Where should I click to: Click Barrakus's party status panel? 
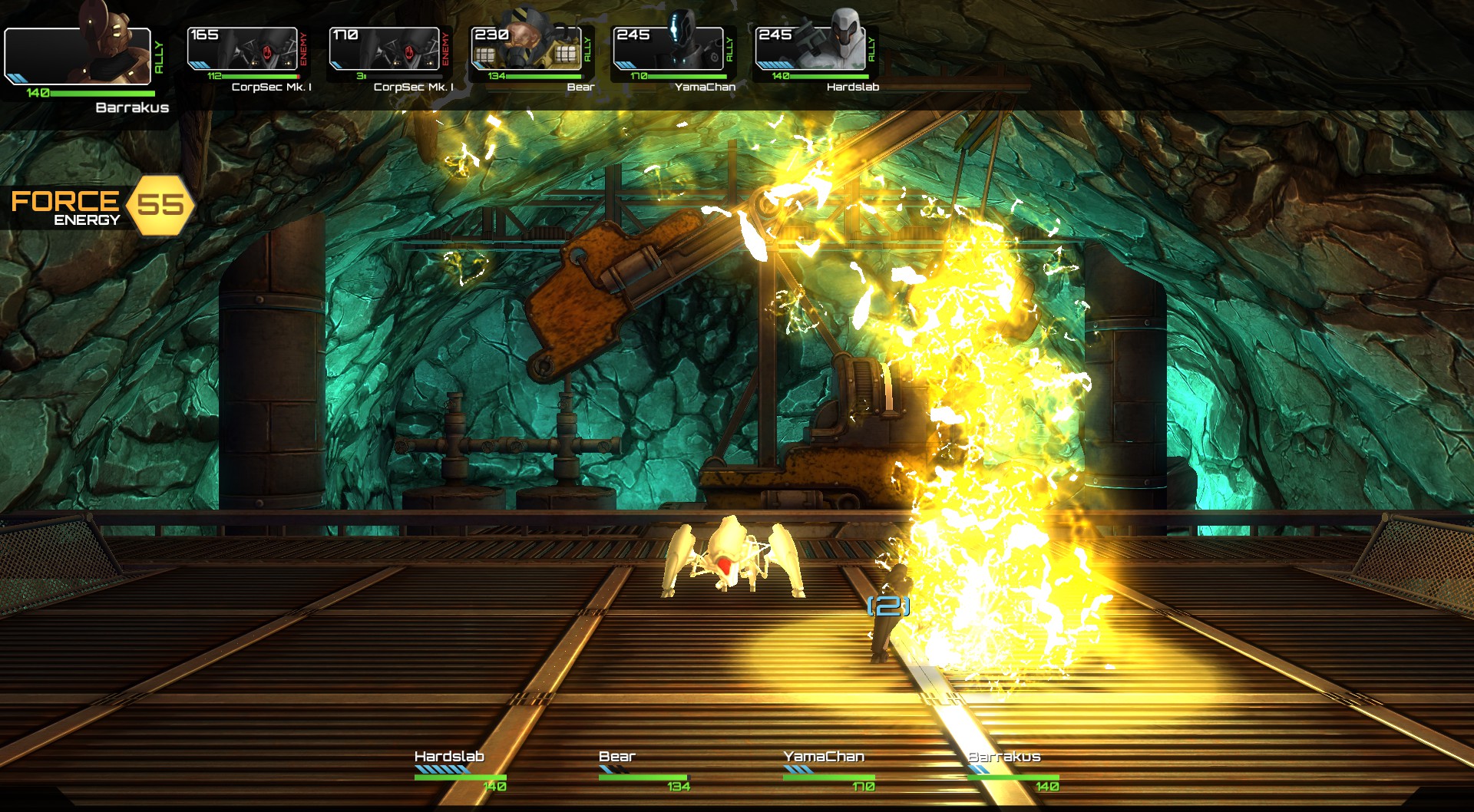(x=1013, y=771)
